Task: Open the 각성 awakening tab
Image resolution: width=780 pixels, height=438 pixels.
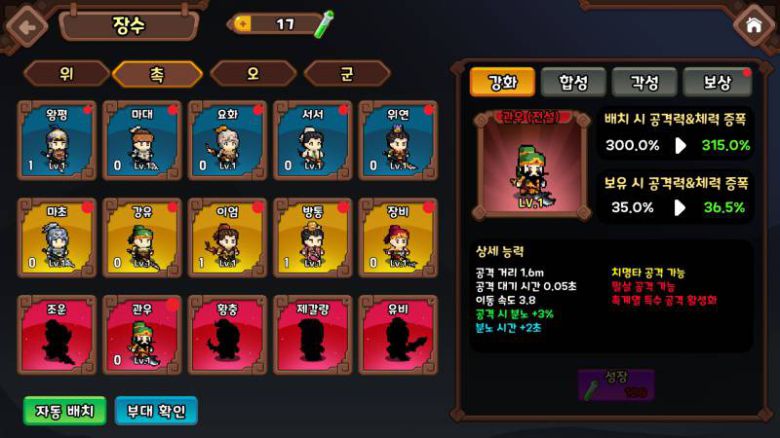Action: (x=644, y=82)
